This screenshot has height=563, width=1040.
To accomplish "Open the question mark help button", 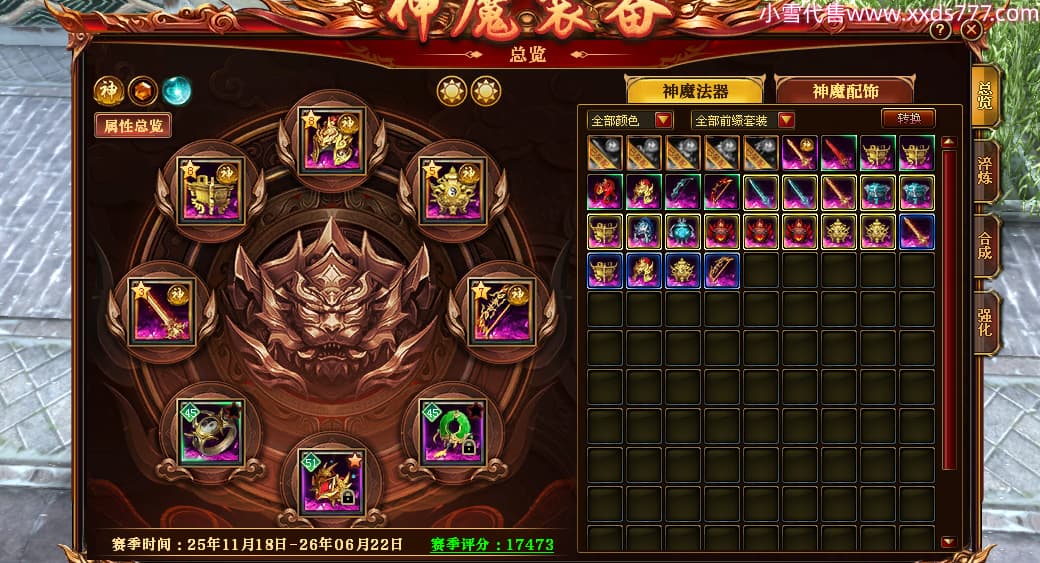I will tap(940, 30).
